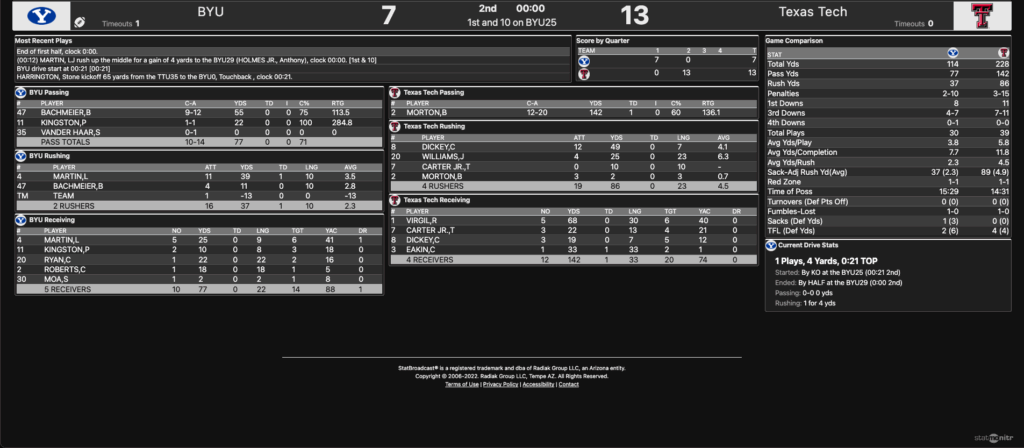The height and width of the screenshot is (448, 1024).
Task: Visit the Accessibility page link
Action: coord(538,384)
